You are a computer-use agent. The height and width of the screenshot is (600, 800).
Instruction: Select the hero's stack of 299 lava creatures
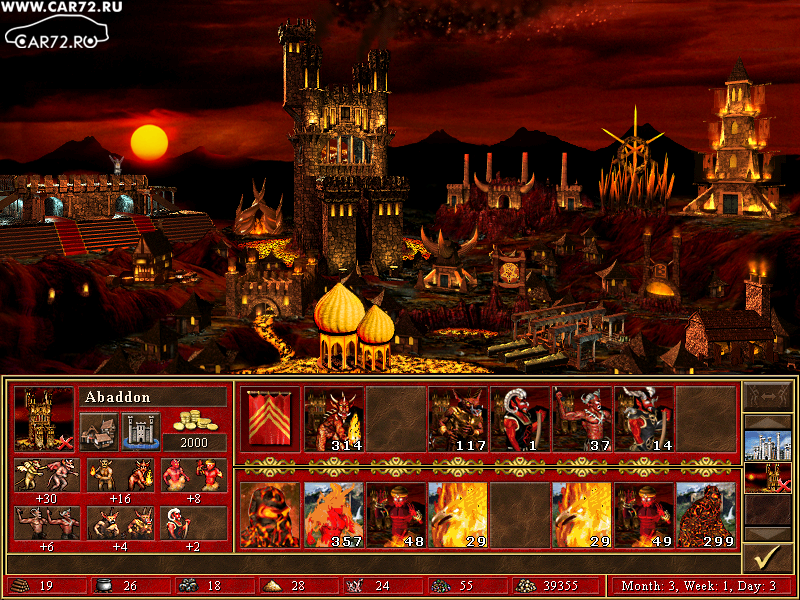[706, 514]
